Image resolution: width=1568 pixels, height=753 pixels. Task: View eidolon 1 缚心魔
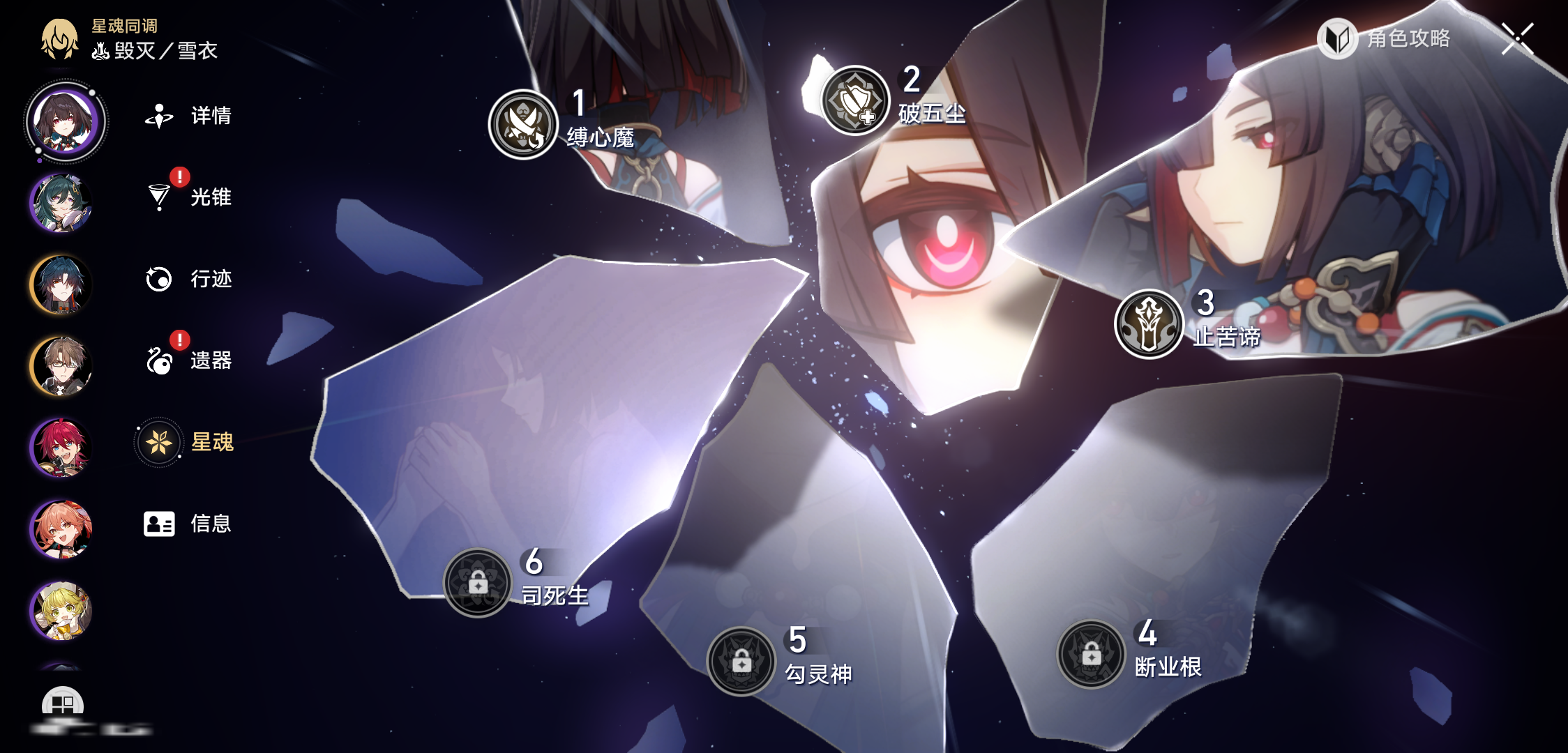[523, 124]
